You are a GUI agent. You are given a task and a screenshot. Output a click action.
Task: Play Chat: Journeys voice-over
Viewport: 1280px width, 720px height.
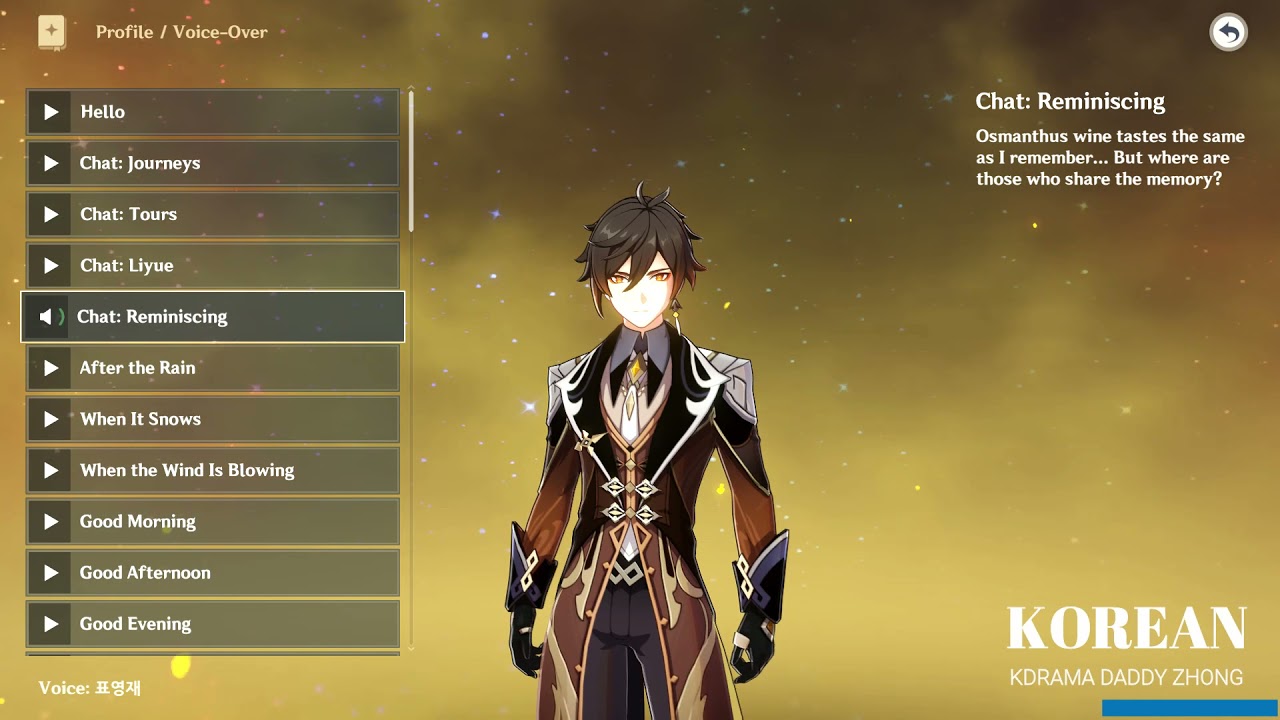212,163
